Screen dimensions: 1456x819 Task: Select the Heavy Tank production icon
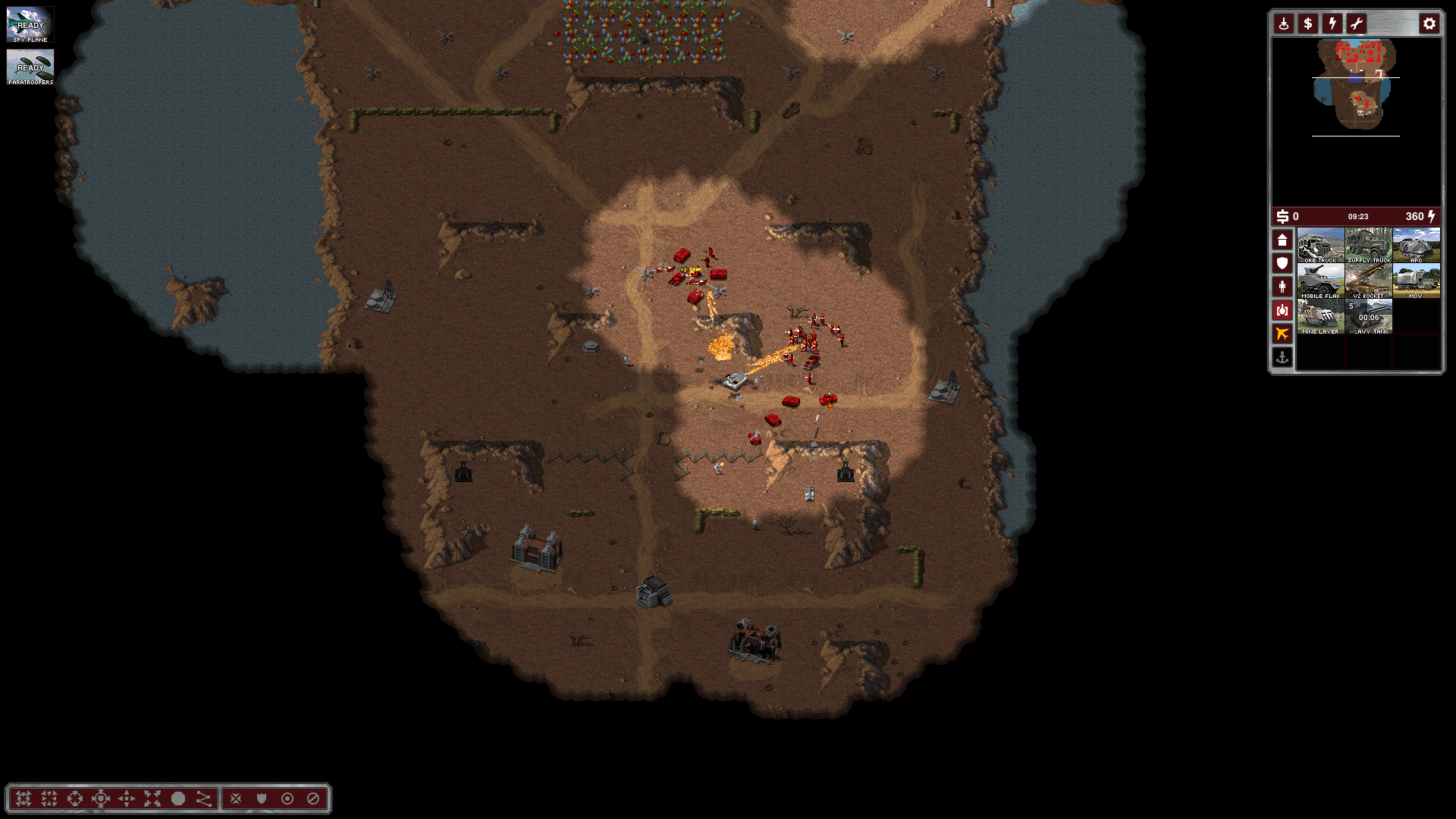1369,317
